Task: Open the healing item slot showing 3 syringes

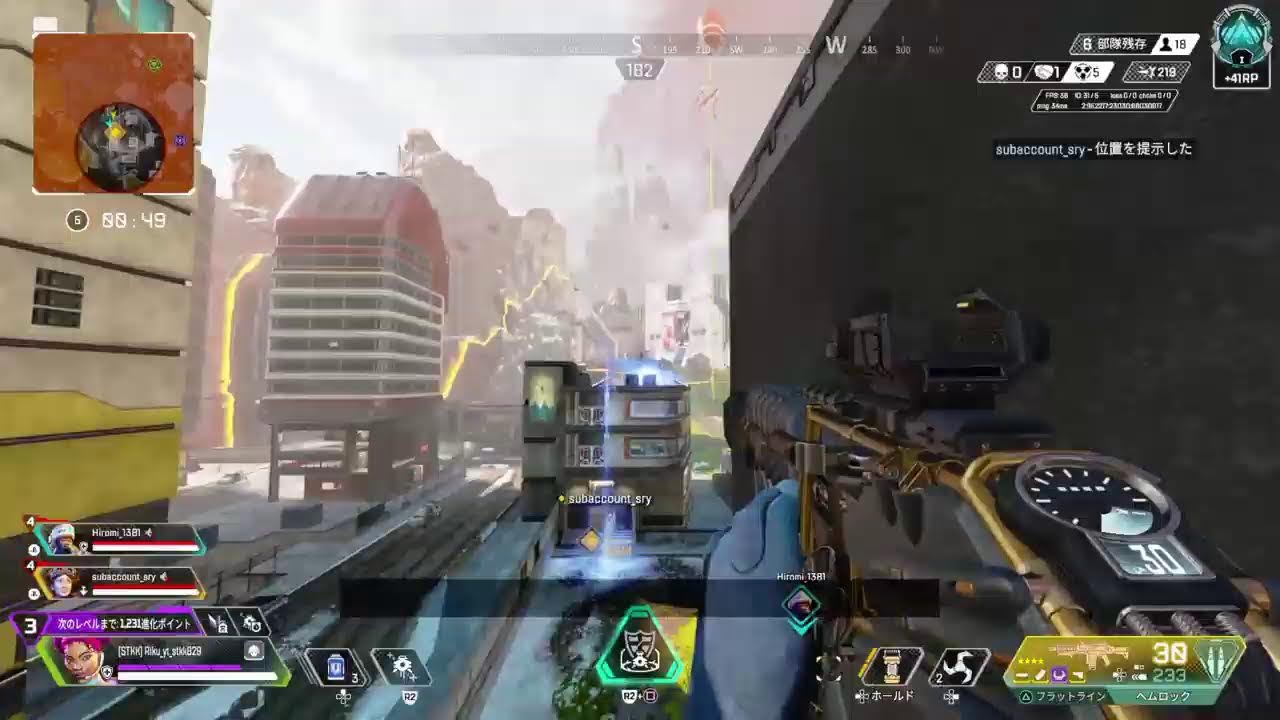Action: pos(337,666)
